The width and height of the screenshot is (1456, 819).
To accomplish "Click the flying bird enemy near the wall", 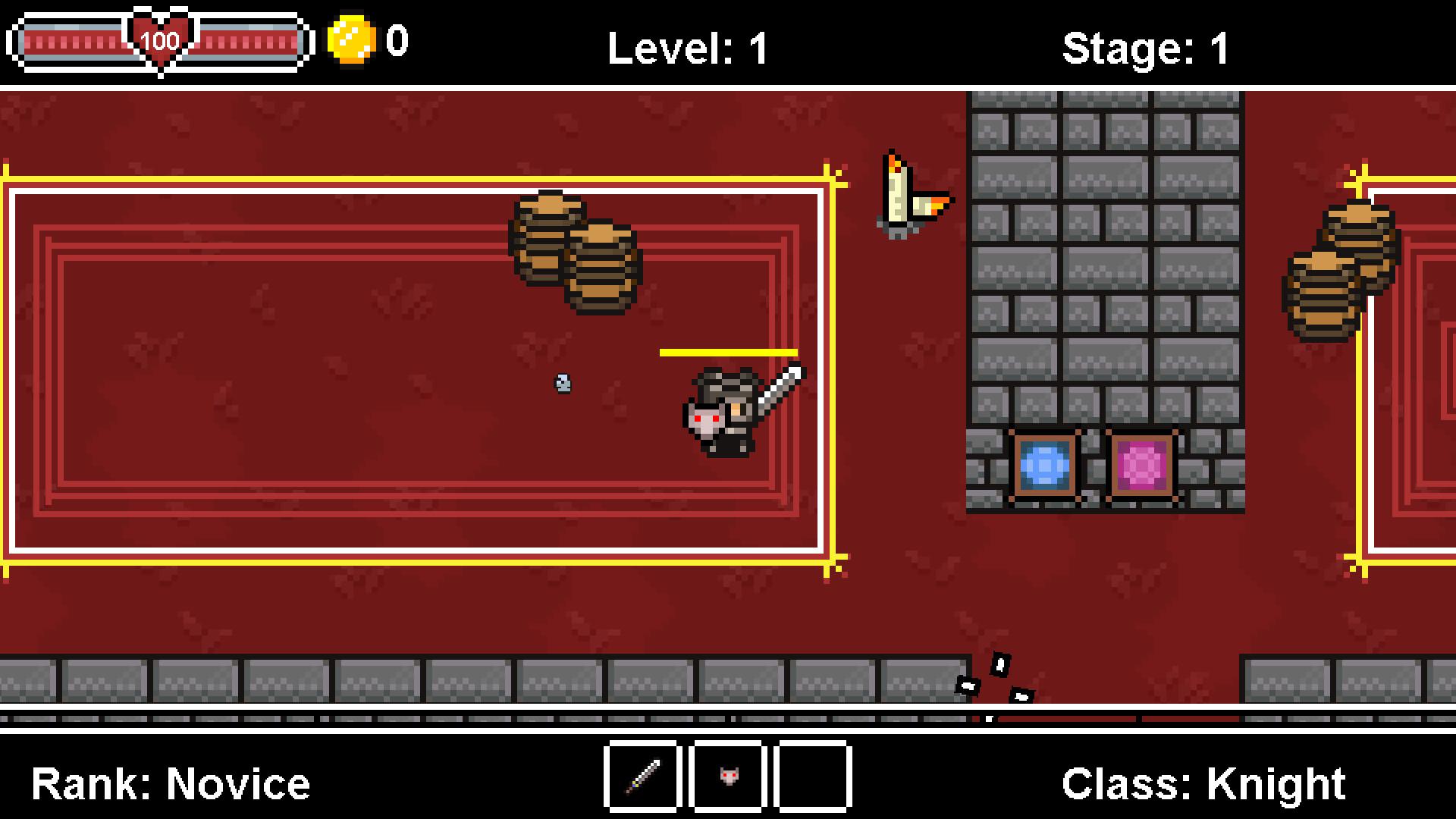I will pos(910,193).
